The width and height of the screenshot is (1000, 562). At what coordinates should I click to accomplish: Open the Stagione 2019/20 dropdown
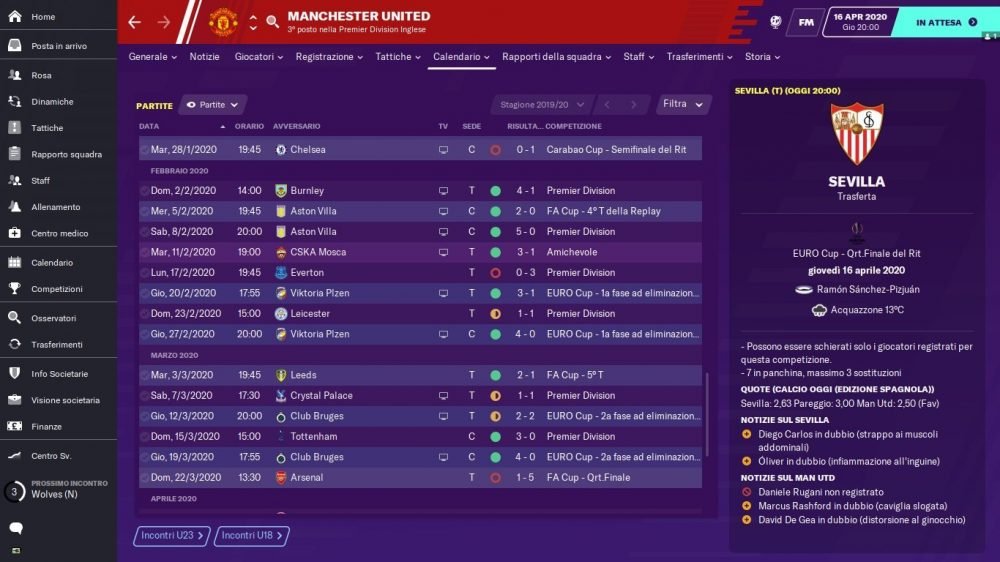(x=540, y=104)
